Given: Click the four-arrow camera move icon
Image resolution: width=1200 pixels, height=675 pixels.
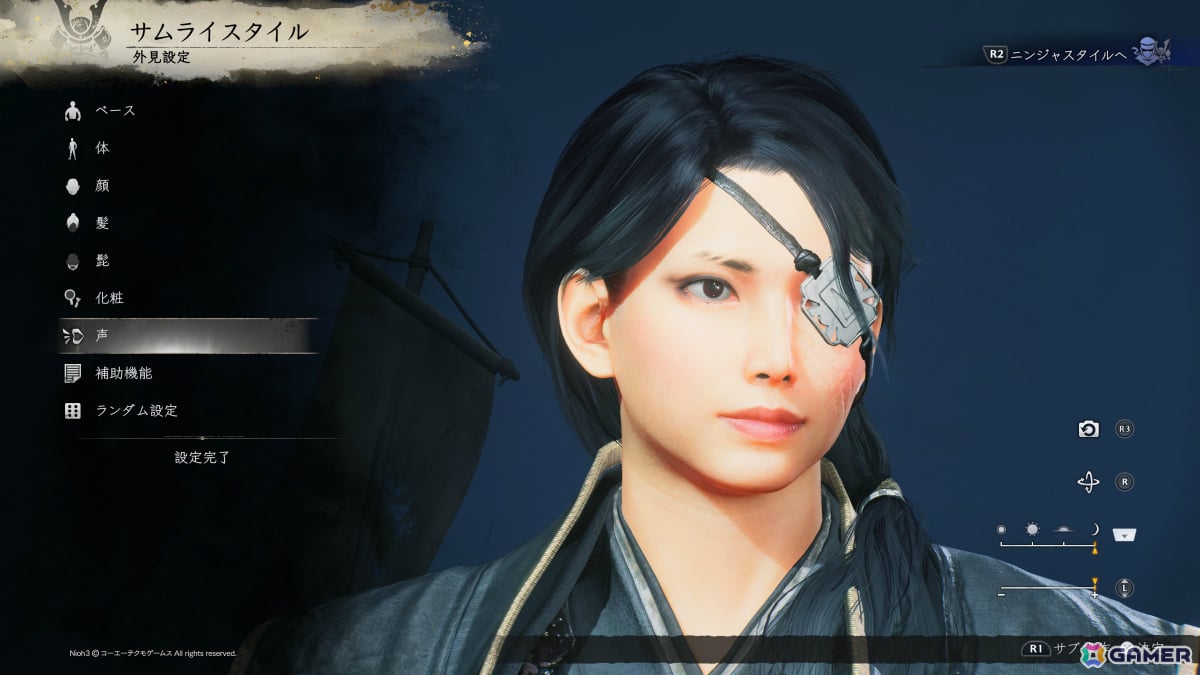Looking at the screenshot, I should [1088, 483].
